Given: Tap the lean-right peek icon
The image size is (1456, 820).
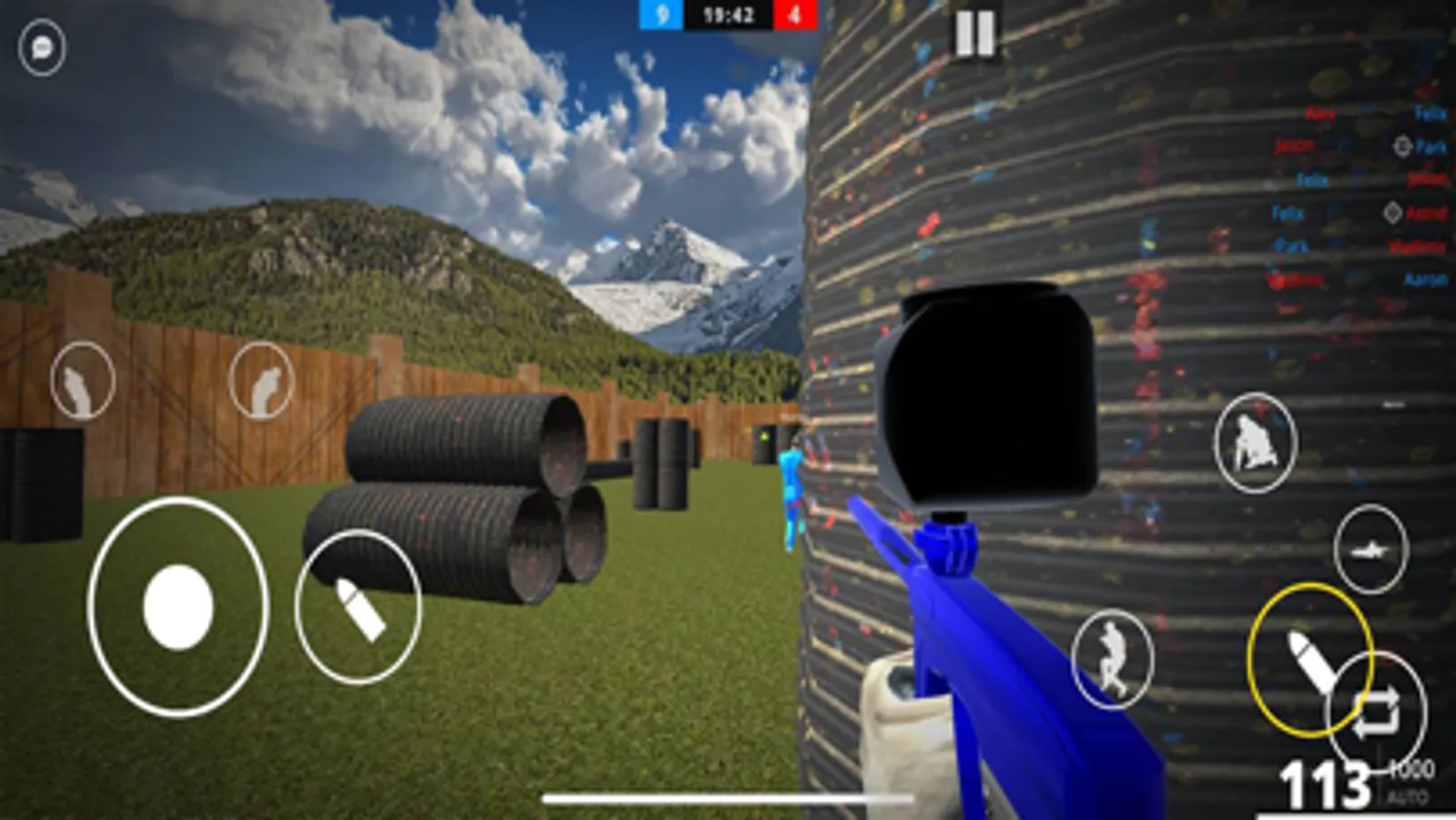Looking at the screenshot, I should point(262,380).
